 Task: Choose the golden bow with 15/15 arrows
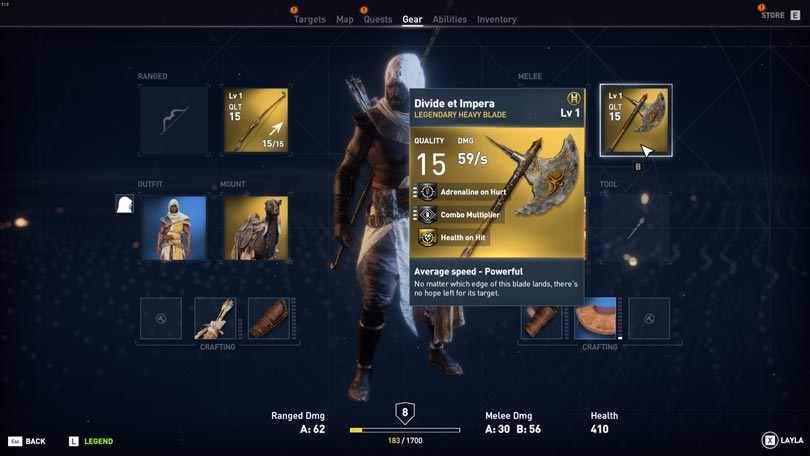tap(255, 121)
